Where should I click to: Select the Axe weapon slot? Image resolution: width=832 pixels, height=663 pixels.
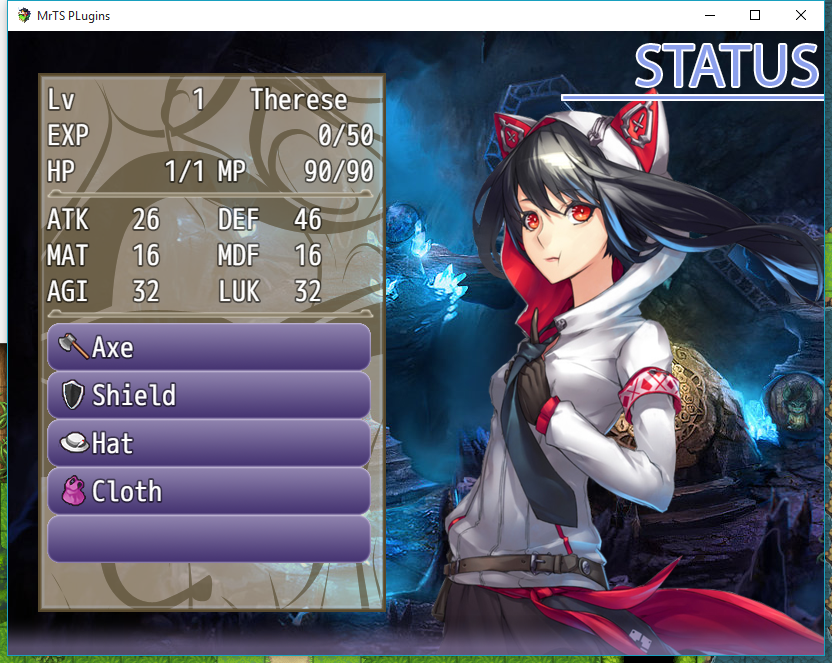[x=208, y=347]
